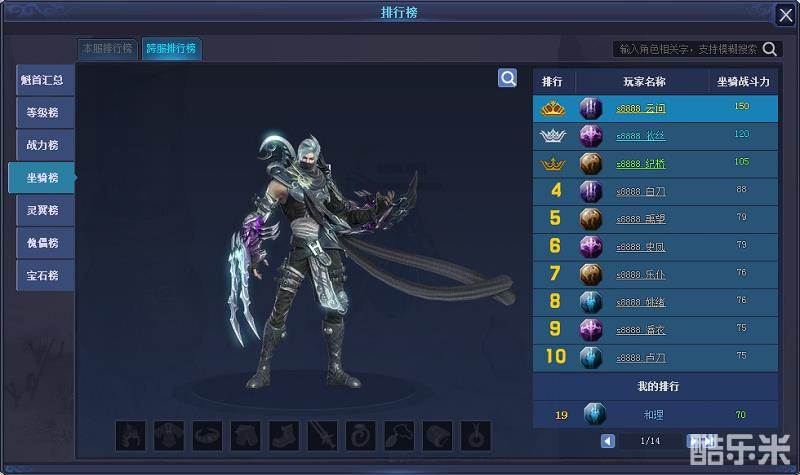Select the first-place player 云间 row
Screen dimensions: 800x475
click(654, 108)
